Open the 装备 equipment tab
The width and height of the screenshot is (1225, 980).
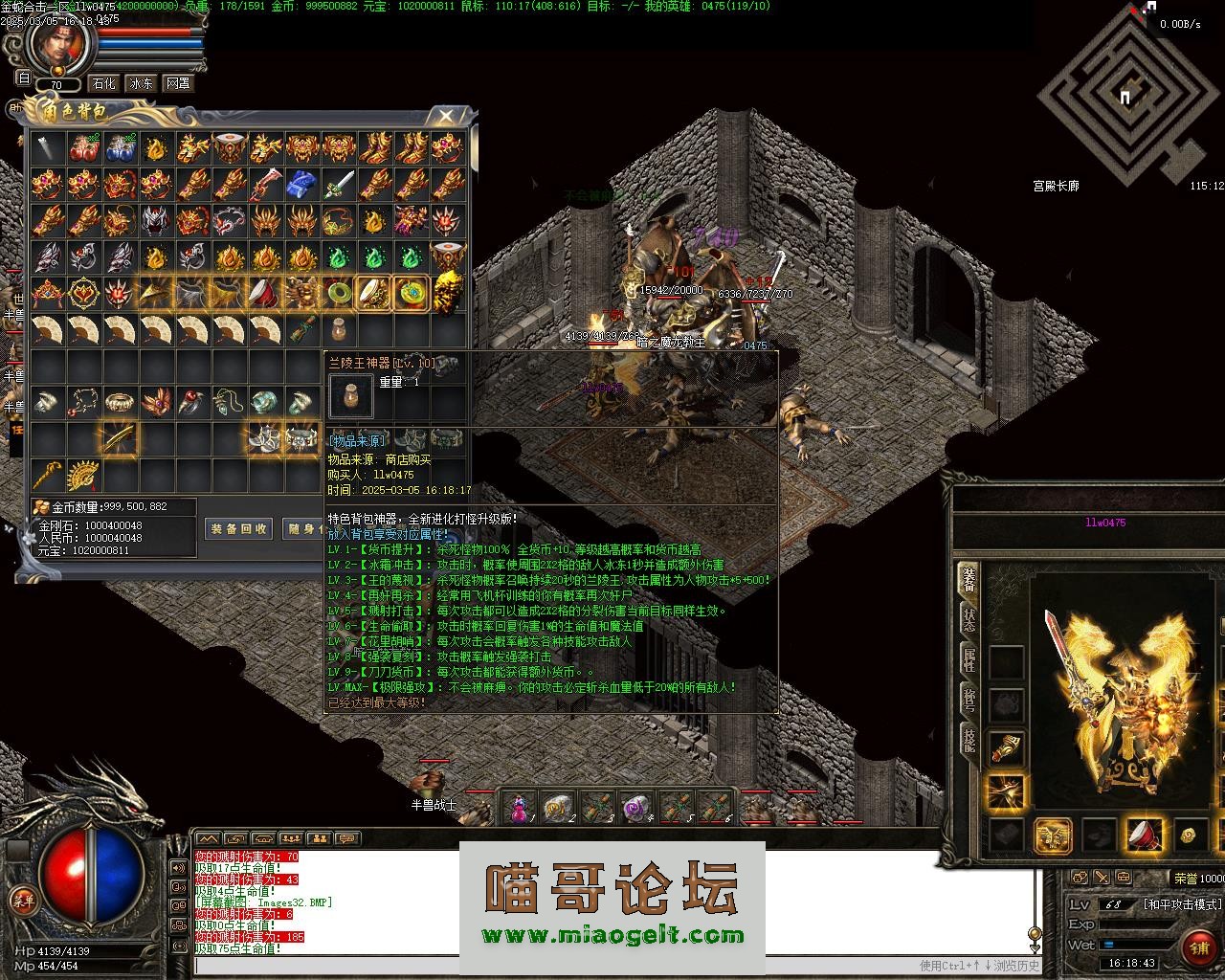click(969, 579)
